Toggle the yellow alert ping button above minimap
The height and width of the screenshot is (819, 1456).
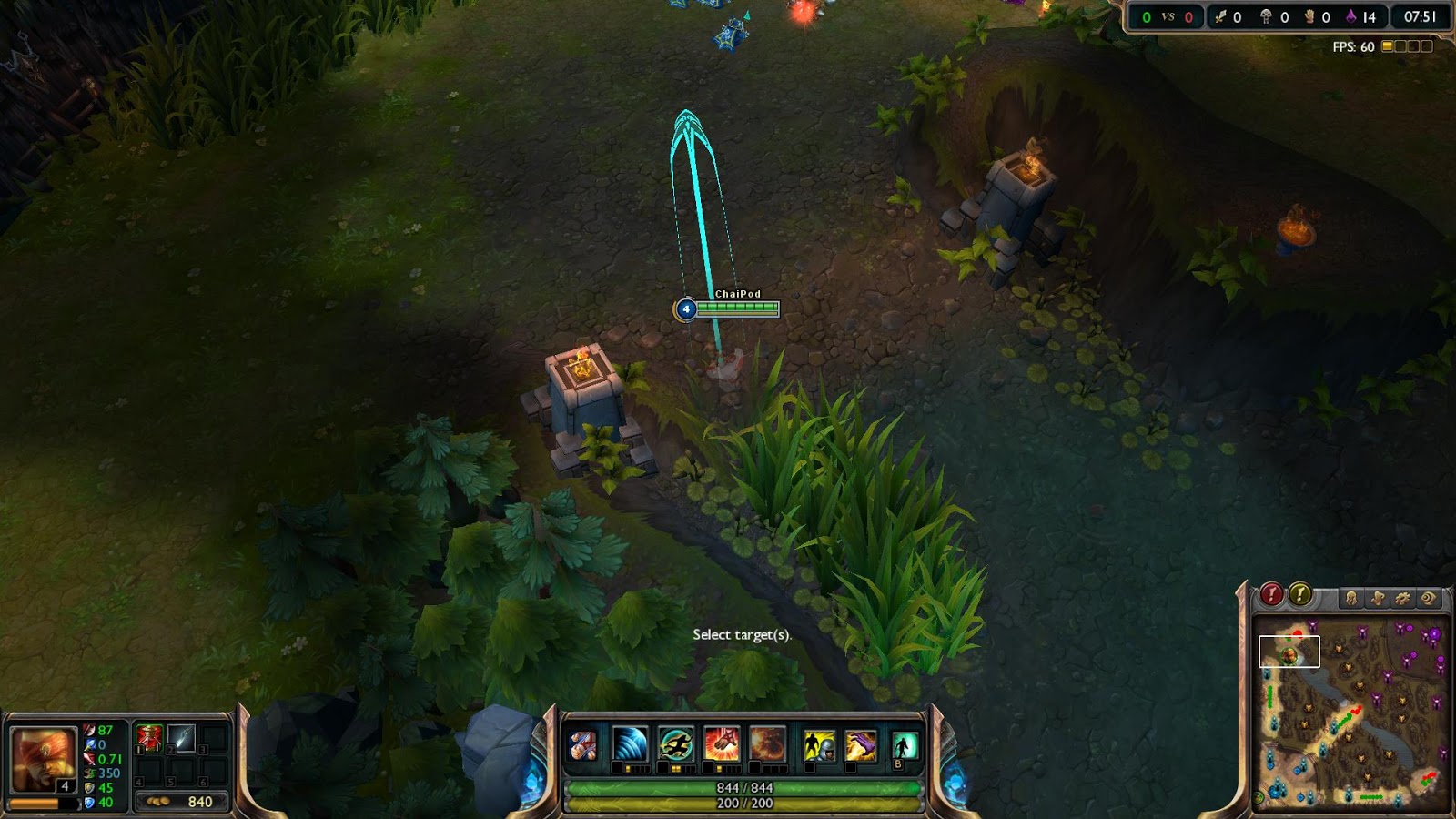(1300, 594)
